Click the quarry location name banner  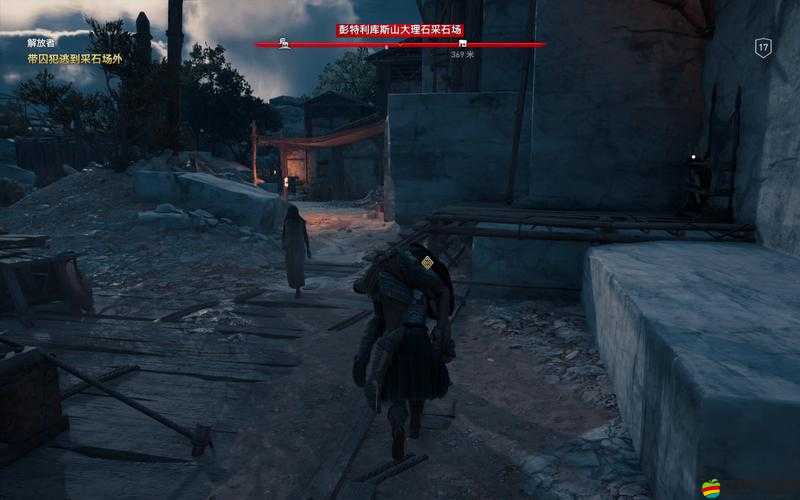[x=400, y=30]
